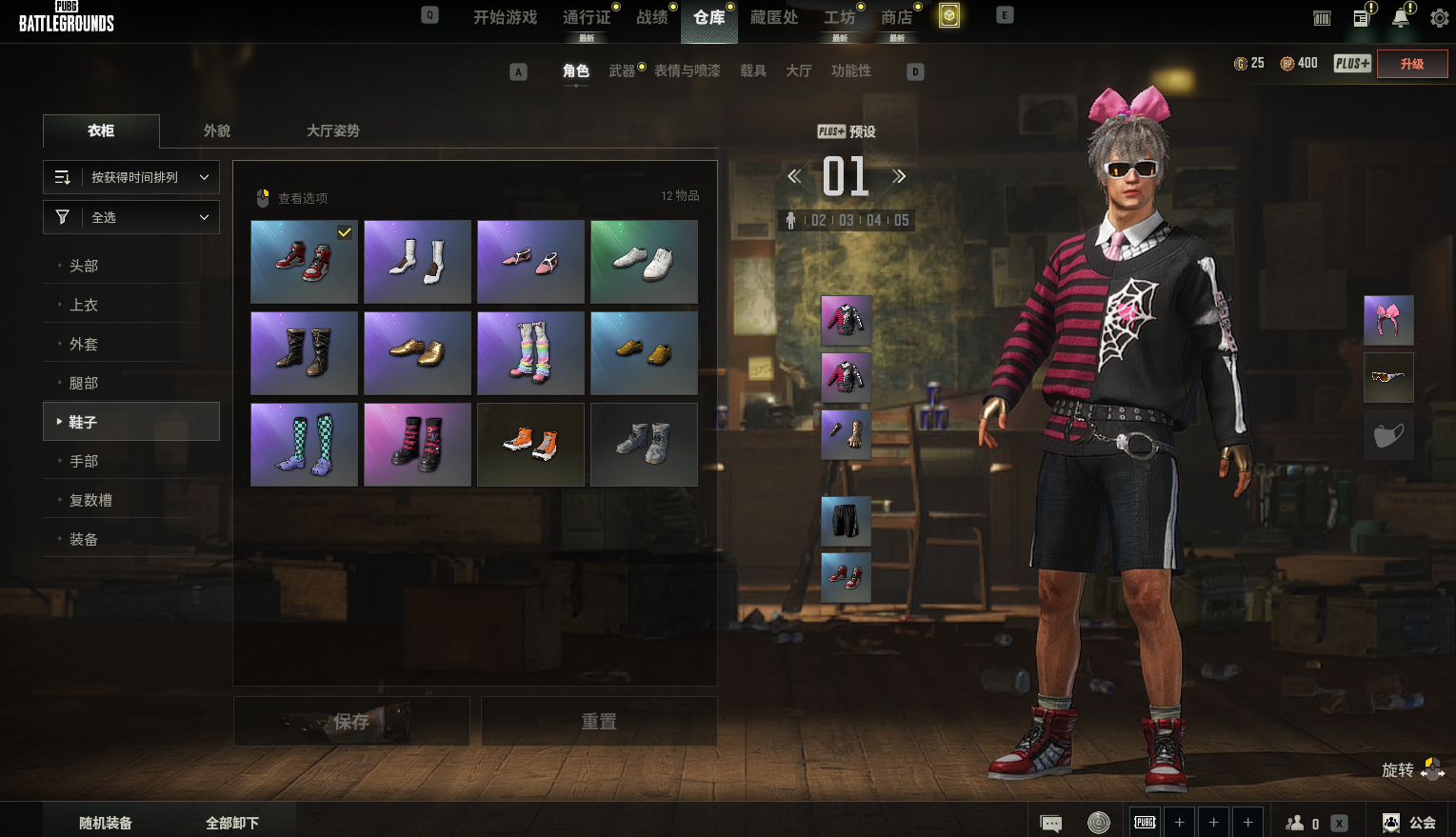
Task: Click the 升级 upgrade button
Action: pyautogui.click(x=1412, y=64)
